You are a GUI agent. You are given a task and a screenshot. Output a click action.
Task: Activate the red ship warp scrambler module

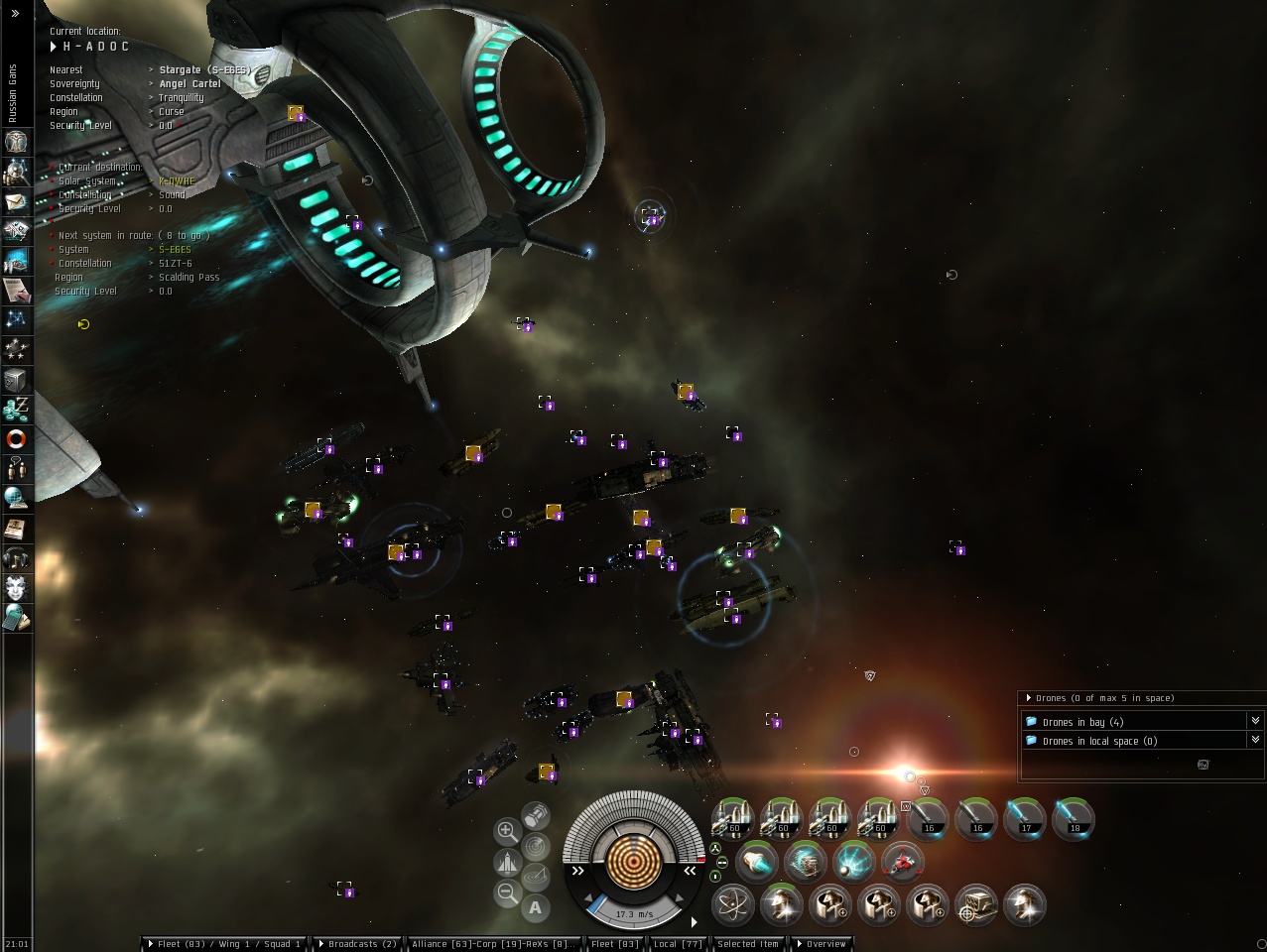click(x=902, y=862)
